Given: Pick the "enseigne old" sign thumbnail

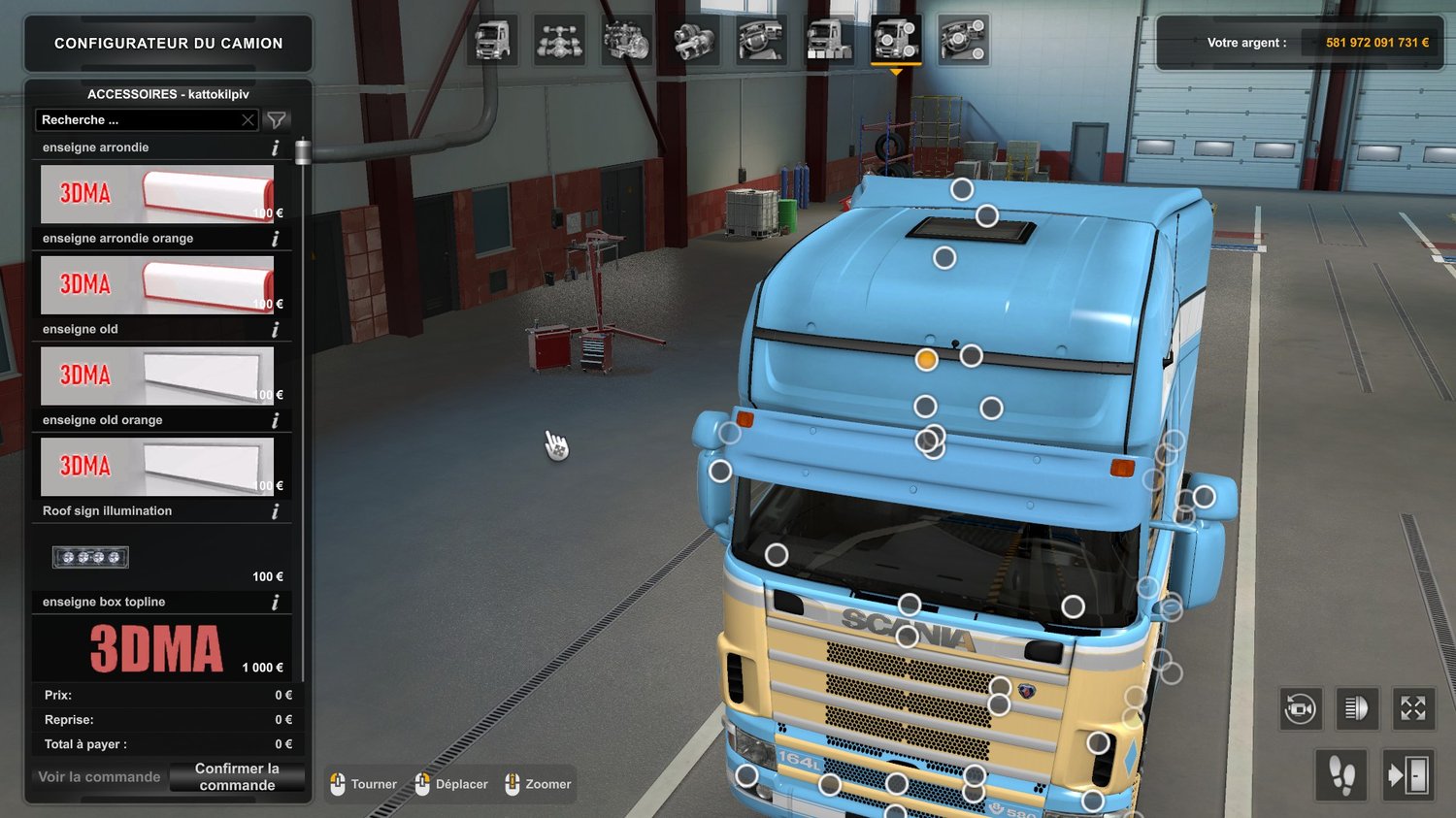Looking at the screenshot, I should click(157, 376).
